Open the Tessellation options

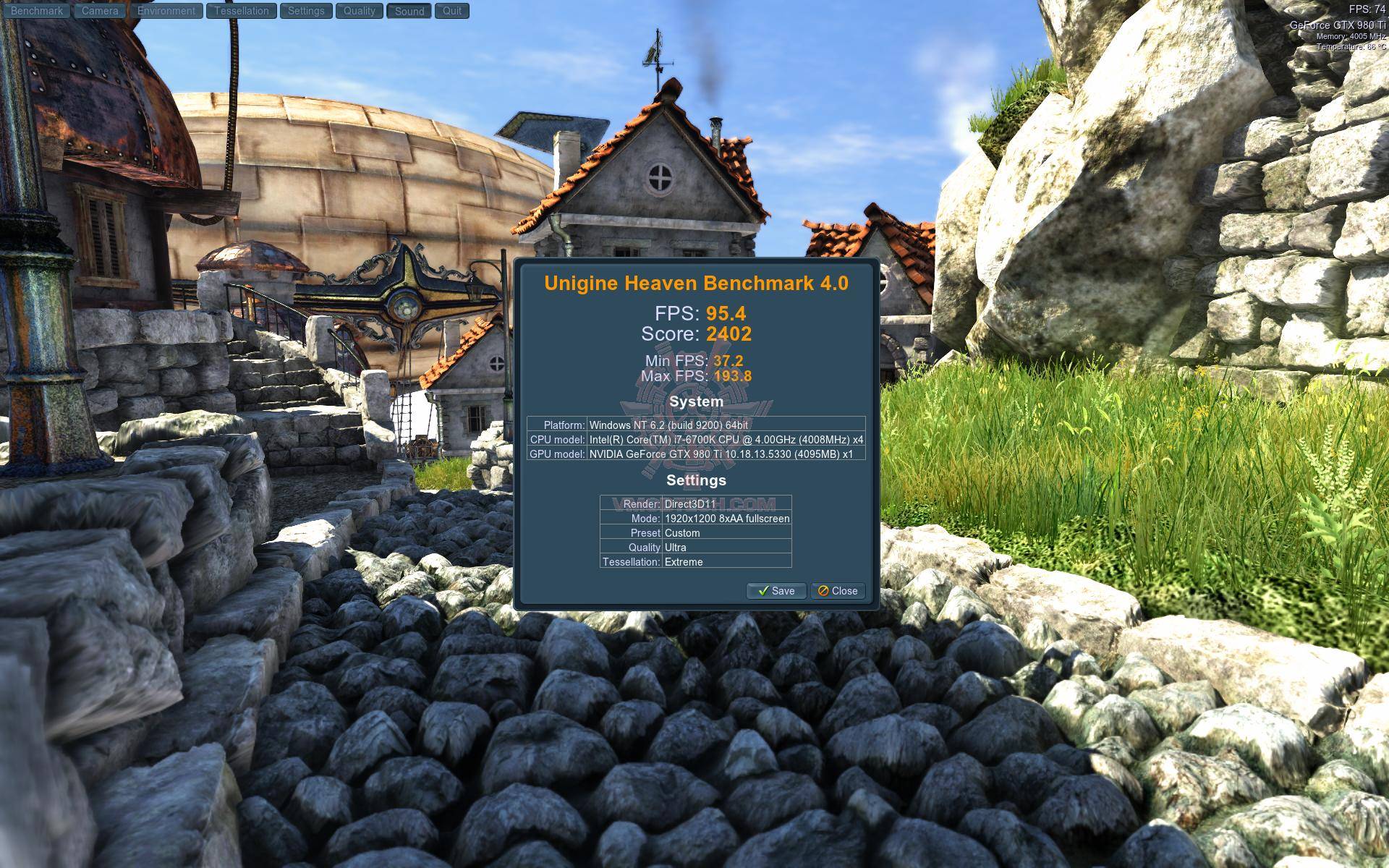point(242,11)
